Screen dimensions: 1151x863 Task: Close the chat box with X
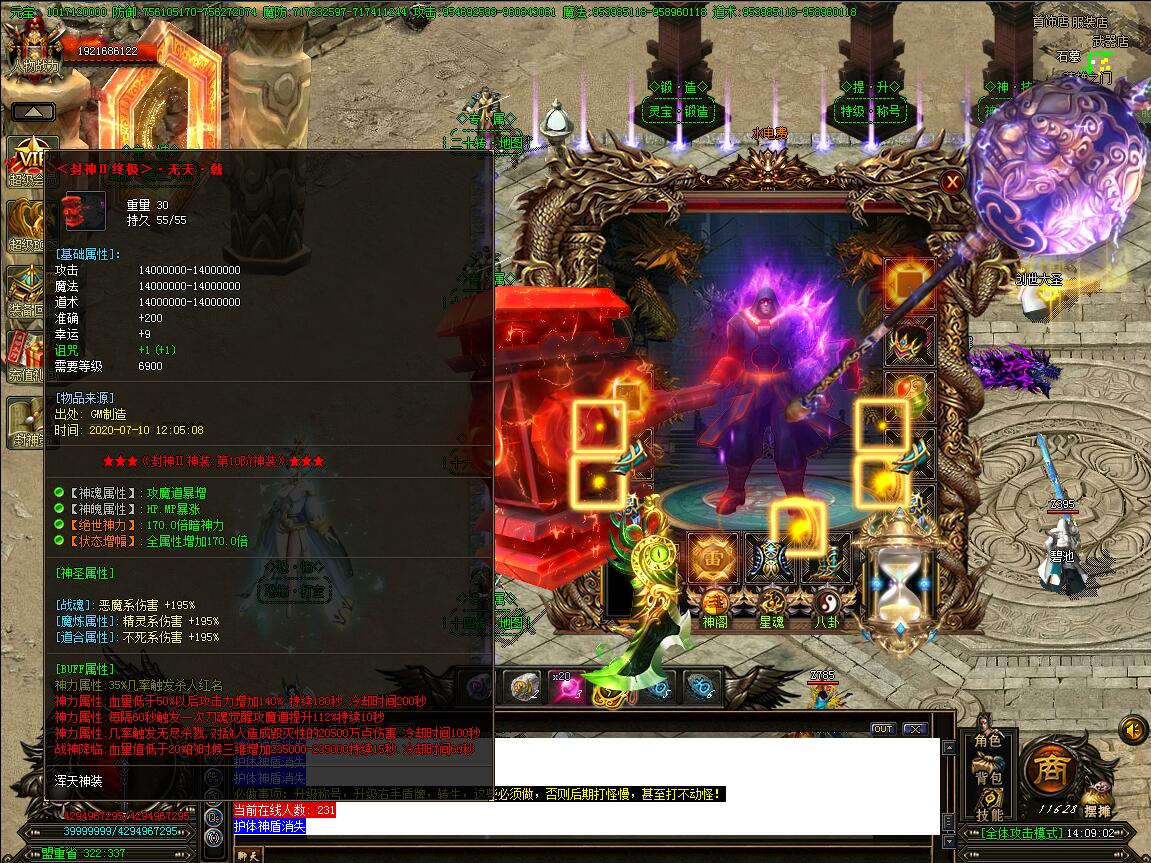coord(913,729)
